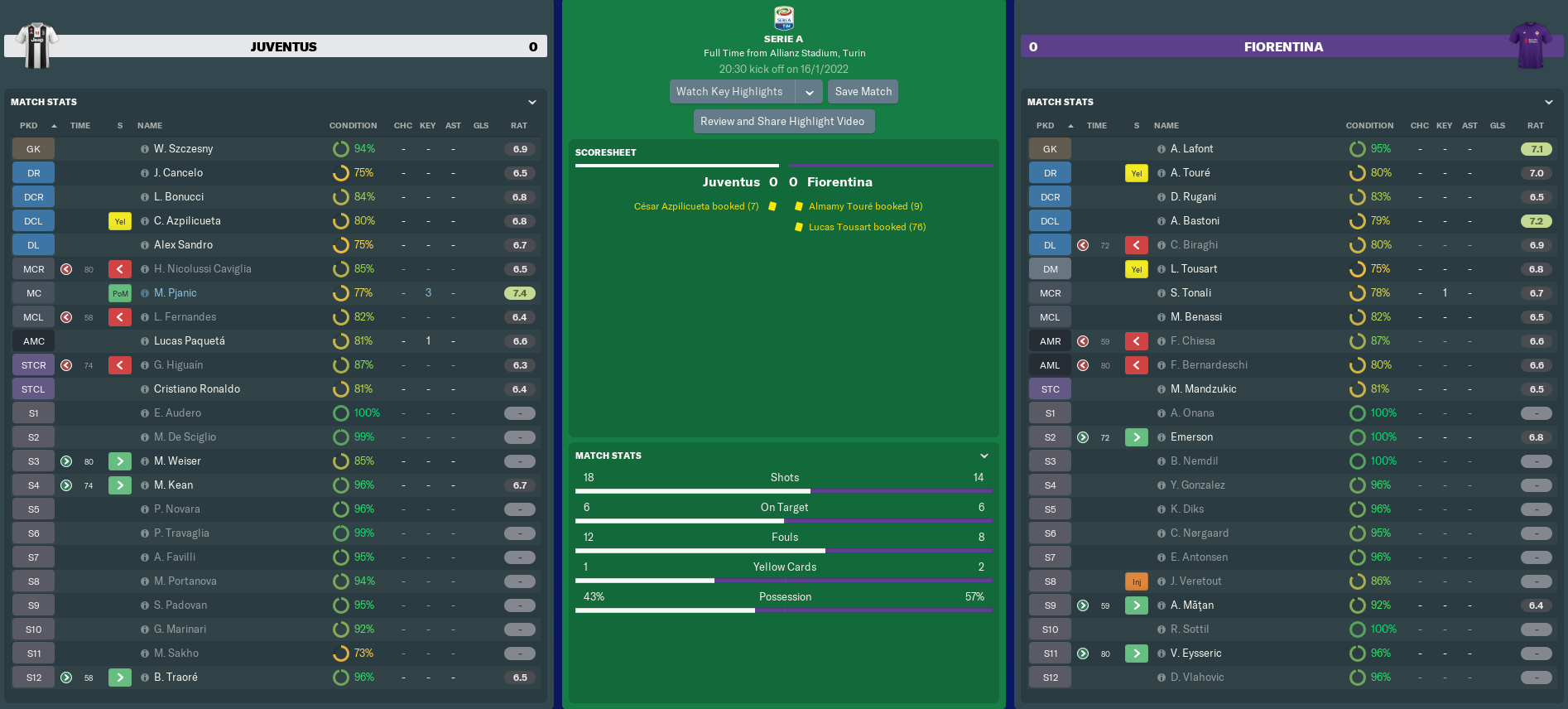
Task: Open the centre Match Stats panel dropdown
Action: point(984,456)
